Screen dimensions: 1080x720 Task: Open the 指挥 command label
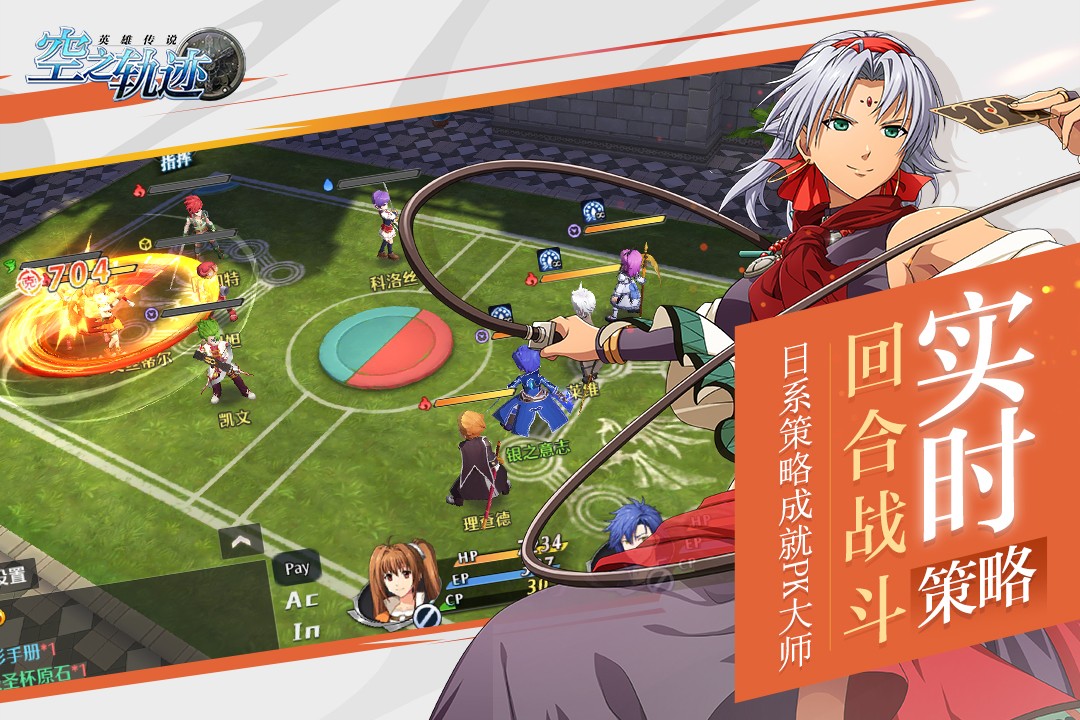pos(176,160)
